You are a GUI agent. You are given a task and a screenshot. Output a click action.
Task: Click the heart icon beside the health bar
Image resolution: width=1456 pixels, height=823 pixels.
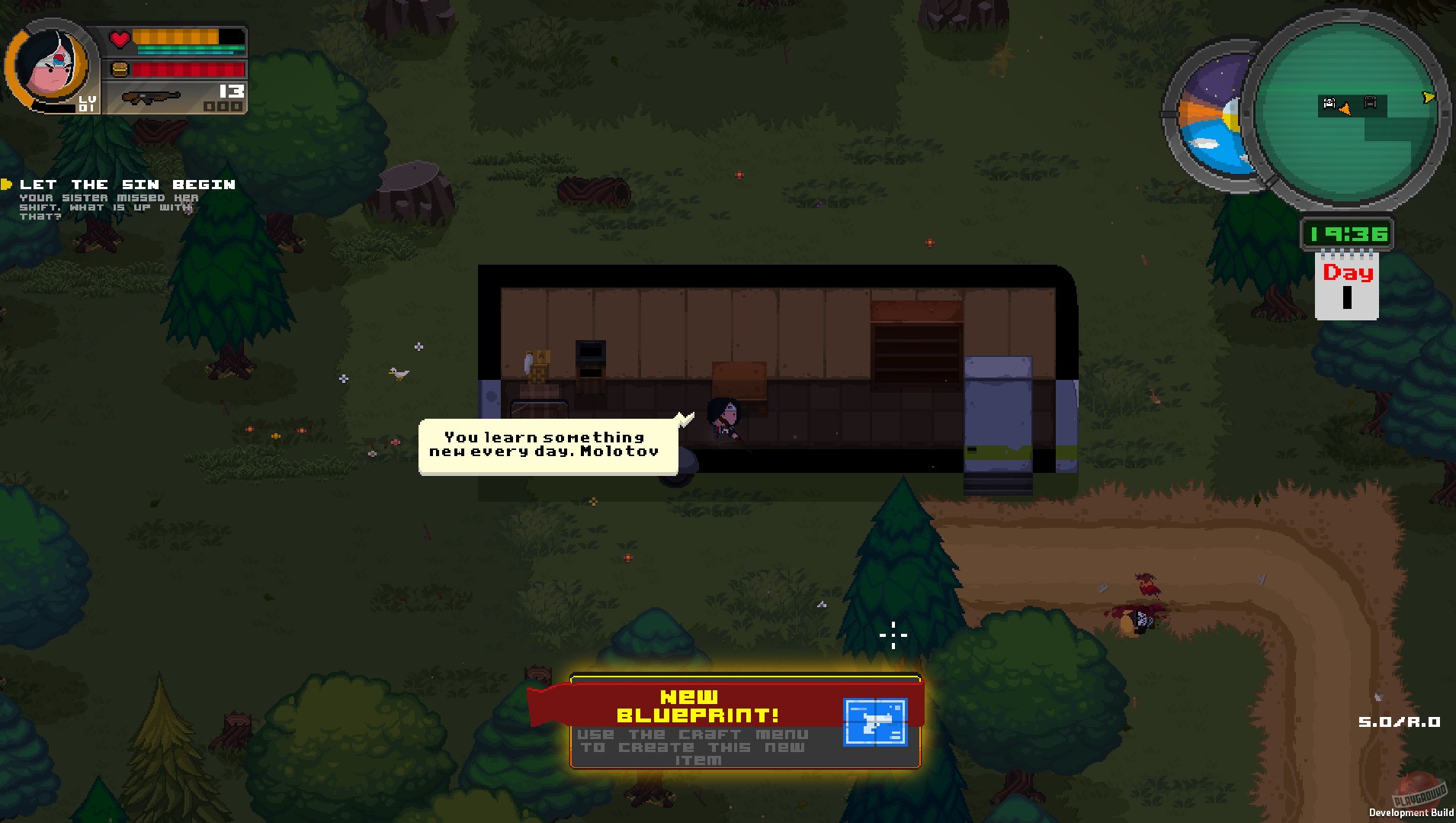[x=119, y=38]
